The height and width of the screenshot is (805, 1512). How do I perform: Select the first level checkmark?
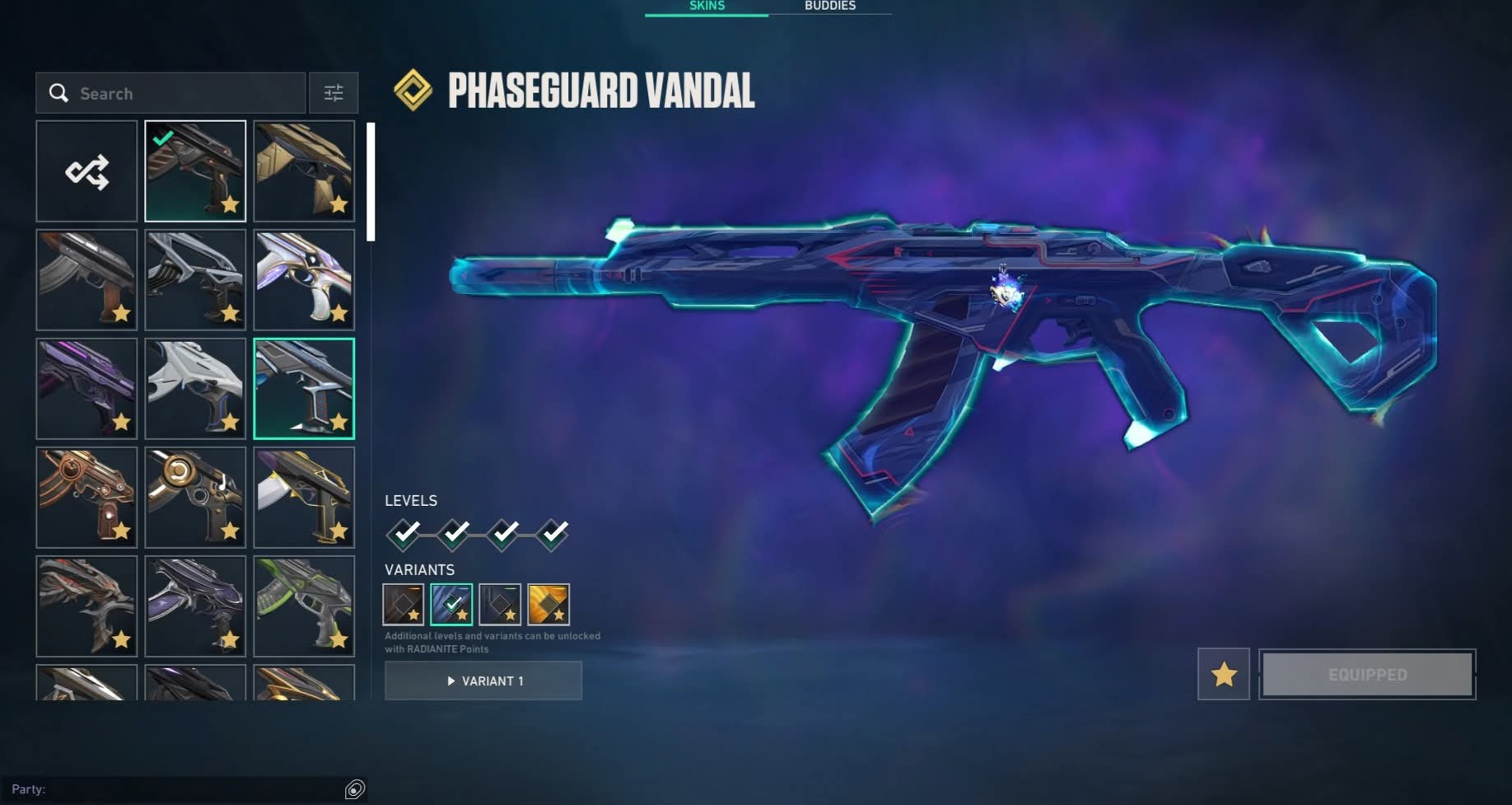click(404, 534)
